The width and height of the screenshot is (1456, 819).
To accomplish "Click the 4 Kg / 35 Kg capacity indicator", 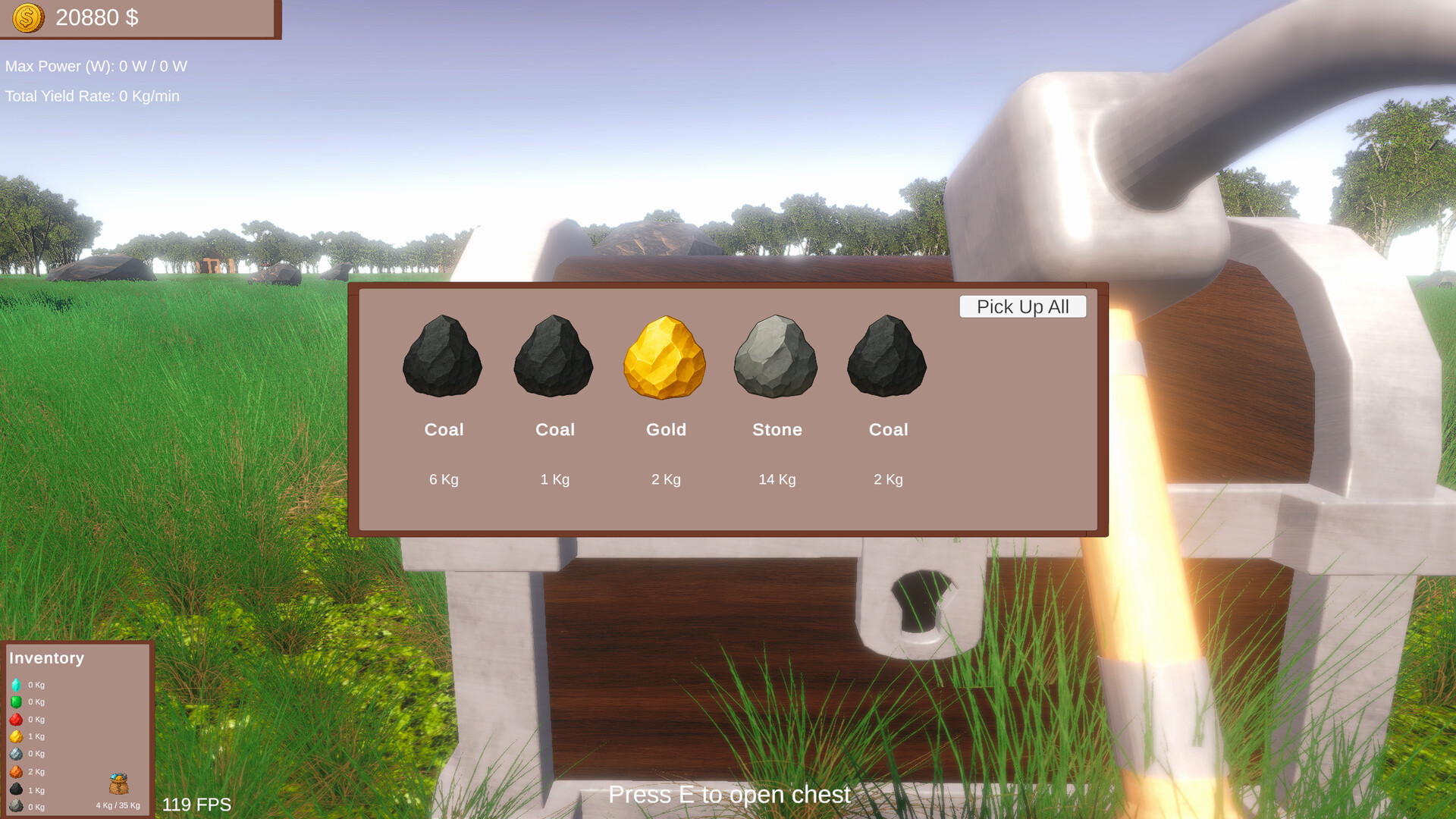I will [118, 805].
